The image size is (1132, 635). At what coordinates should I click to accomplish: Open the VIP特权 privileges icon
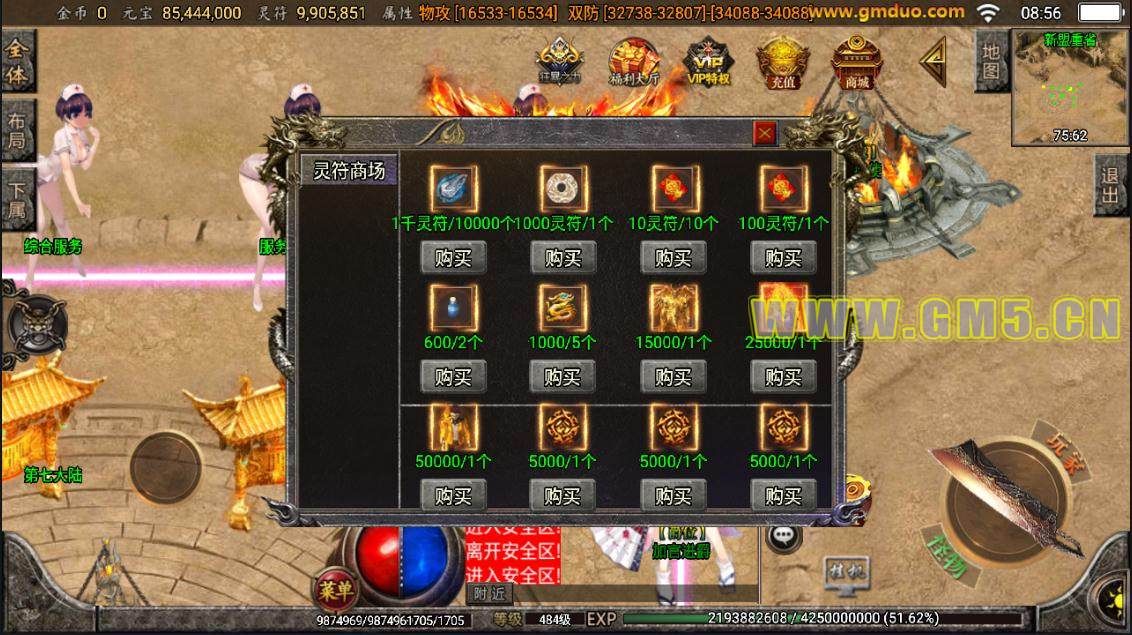coord(709,63)
